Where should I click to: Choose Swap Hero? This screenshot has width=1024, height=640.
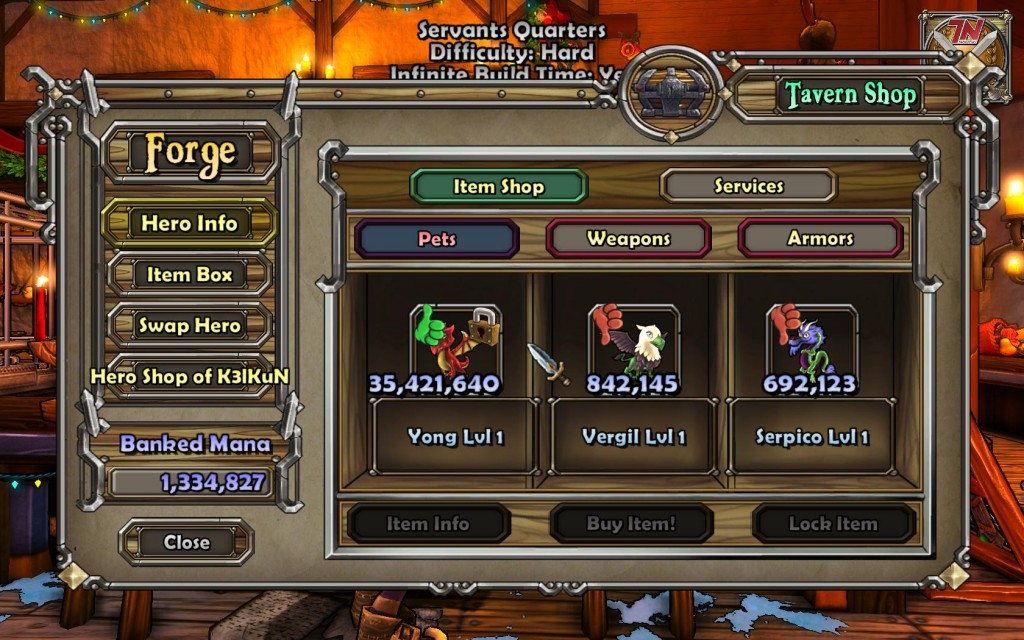point(189,325)
